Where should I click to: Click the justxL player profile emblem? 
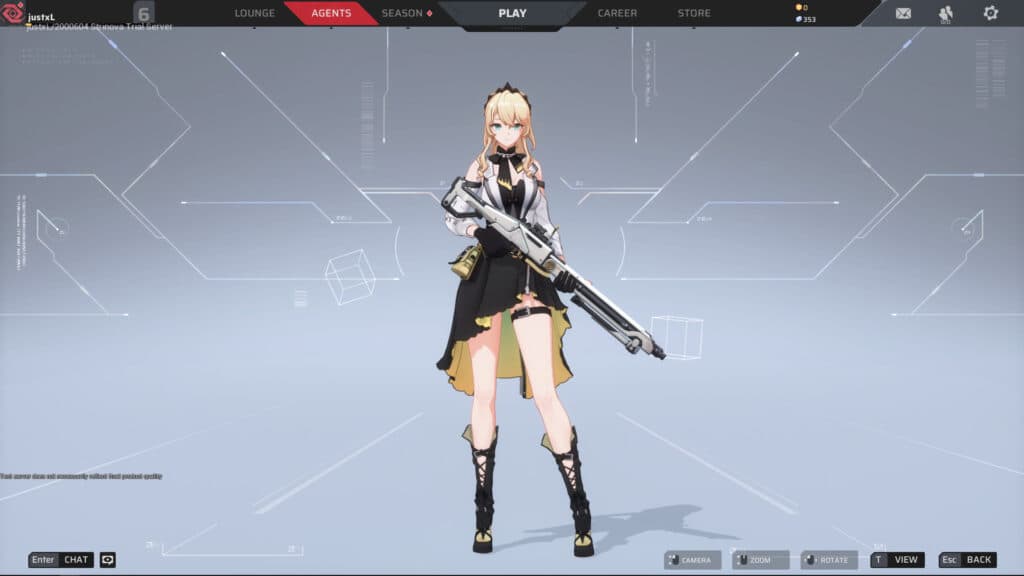[14, 12]
